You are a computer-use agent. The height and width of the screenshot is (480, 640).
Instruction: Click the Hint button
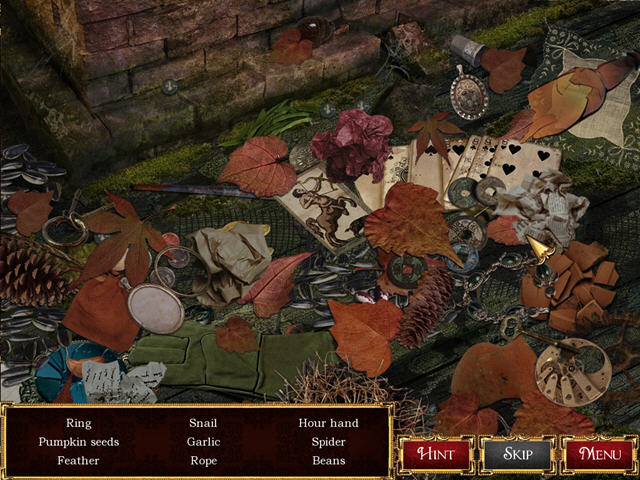pyautogui.click(x=436, y=453)
